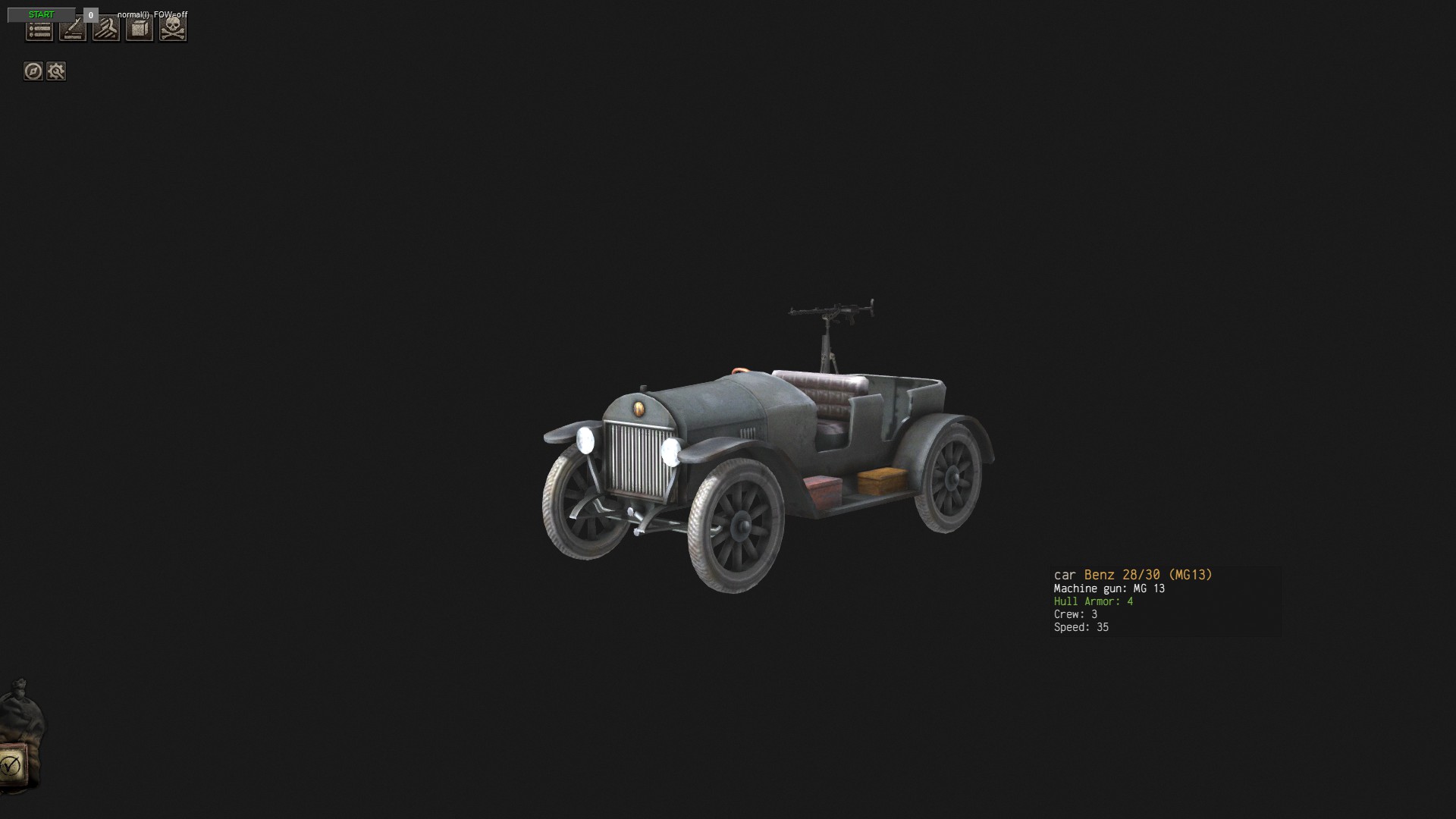Open the clothes hanger icon
The width and height of the screenshot is (1456, 819).
point(106,30)
